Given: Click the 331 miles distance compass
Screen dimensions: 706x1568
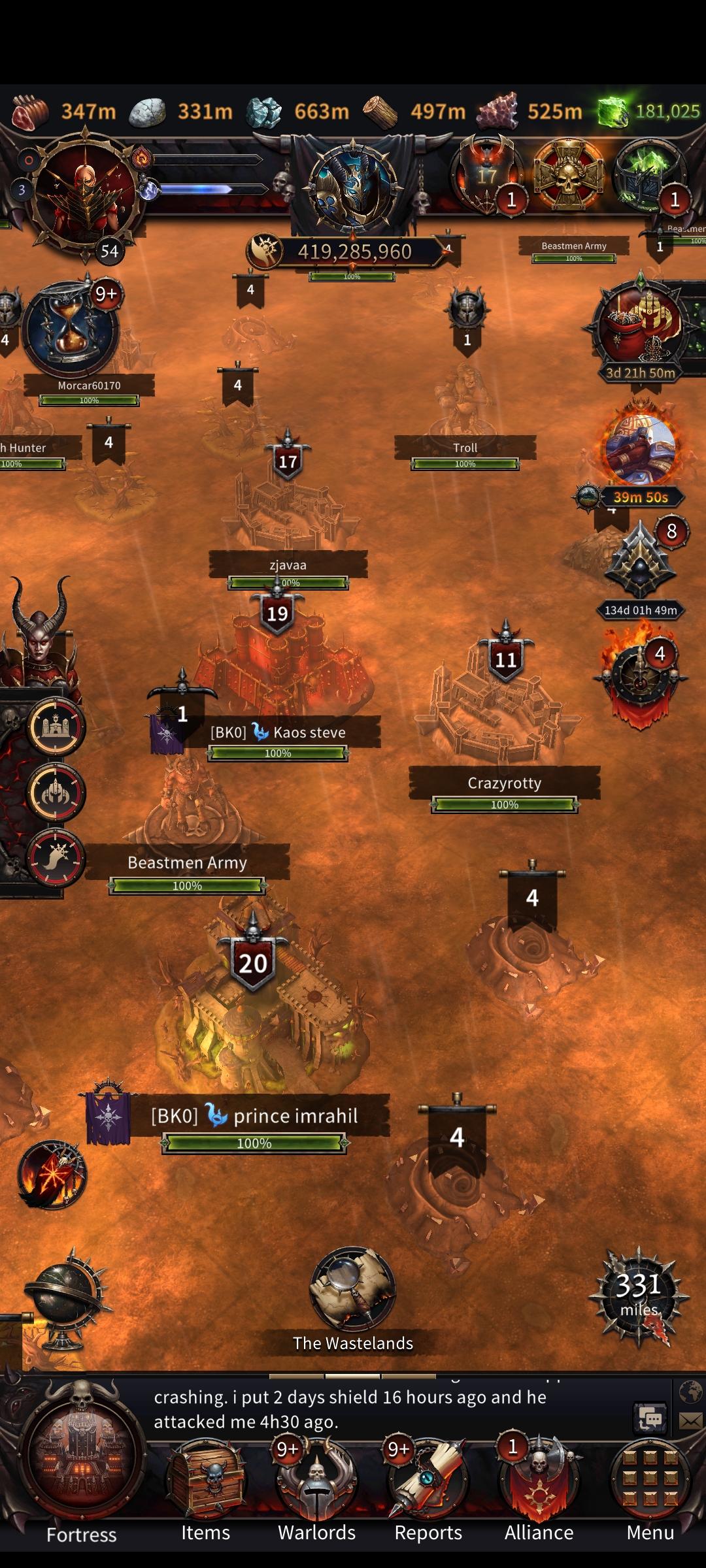Looking at the screenshot, I should [639, 1295].
